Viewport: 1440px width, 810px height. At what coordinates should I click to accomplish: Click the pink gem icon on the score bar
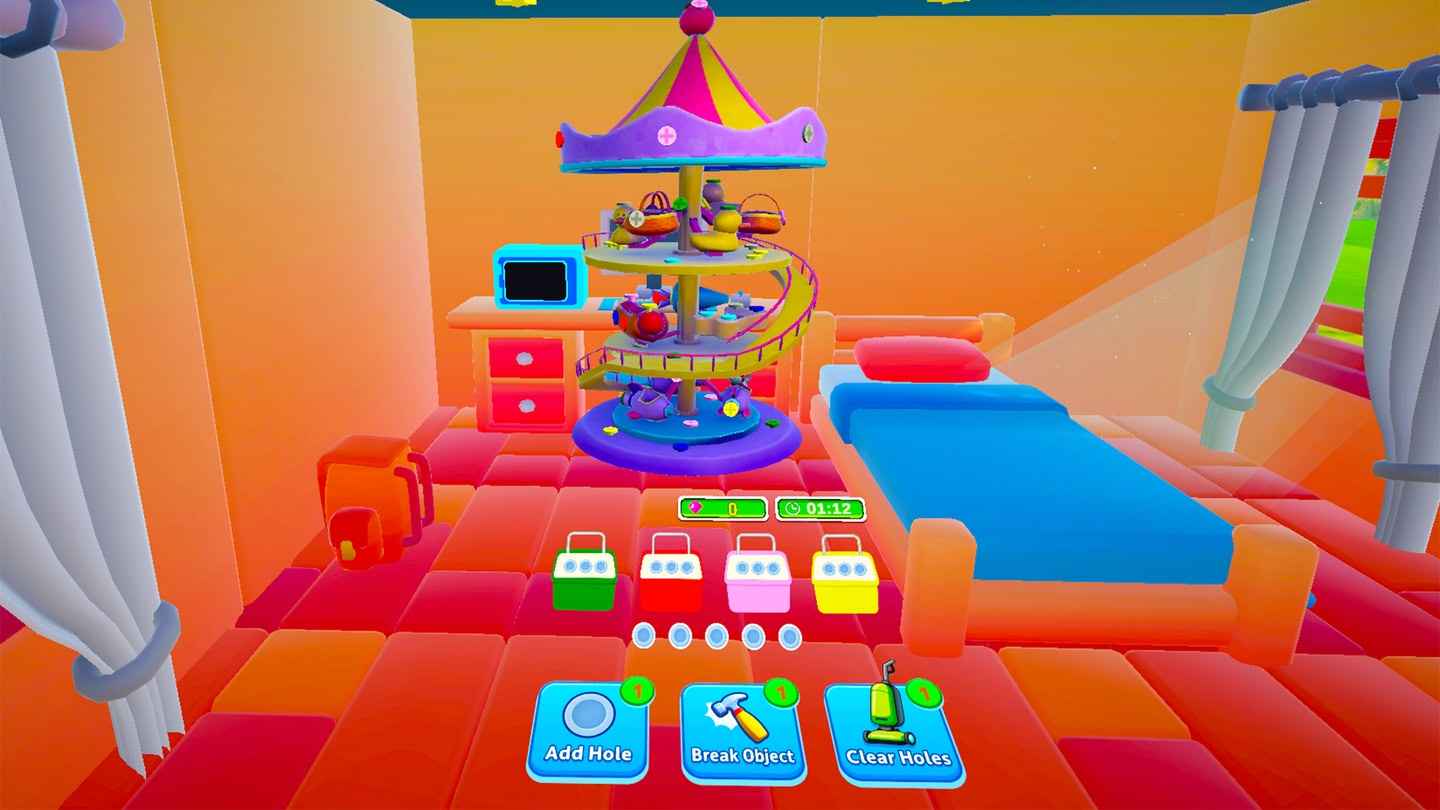[x=694, y=506]
